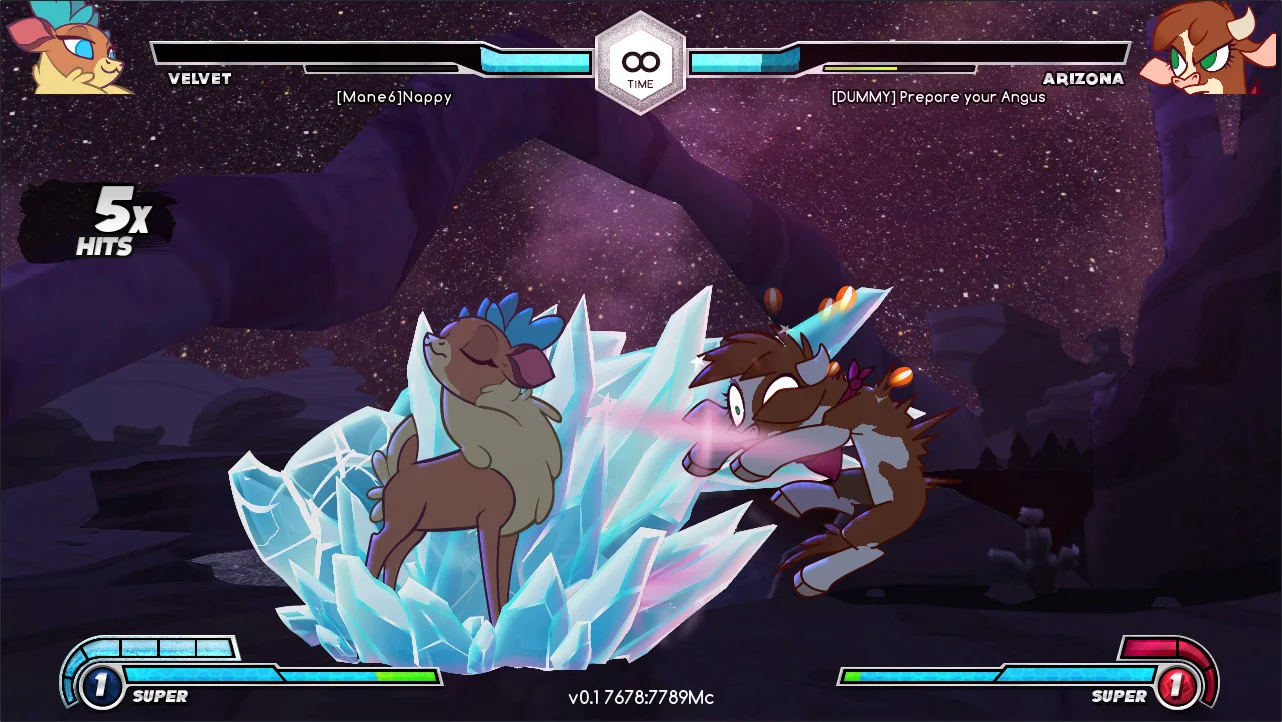Click the hexagonal timer emblem
This screenshot has width=1282, height=722.
[640, 63]
